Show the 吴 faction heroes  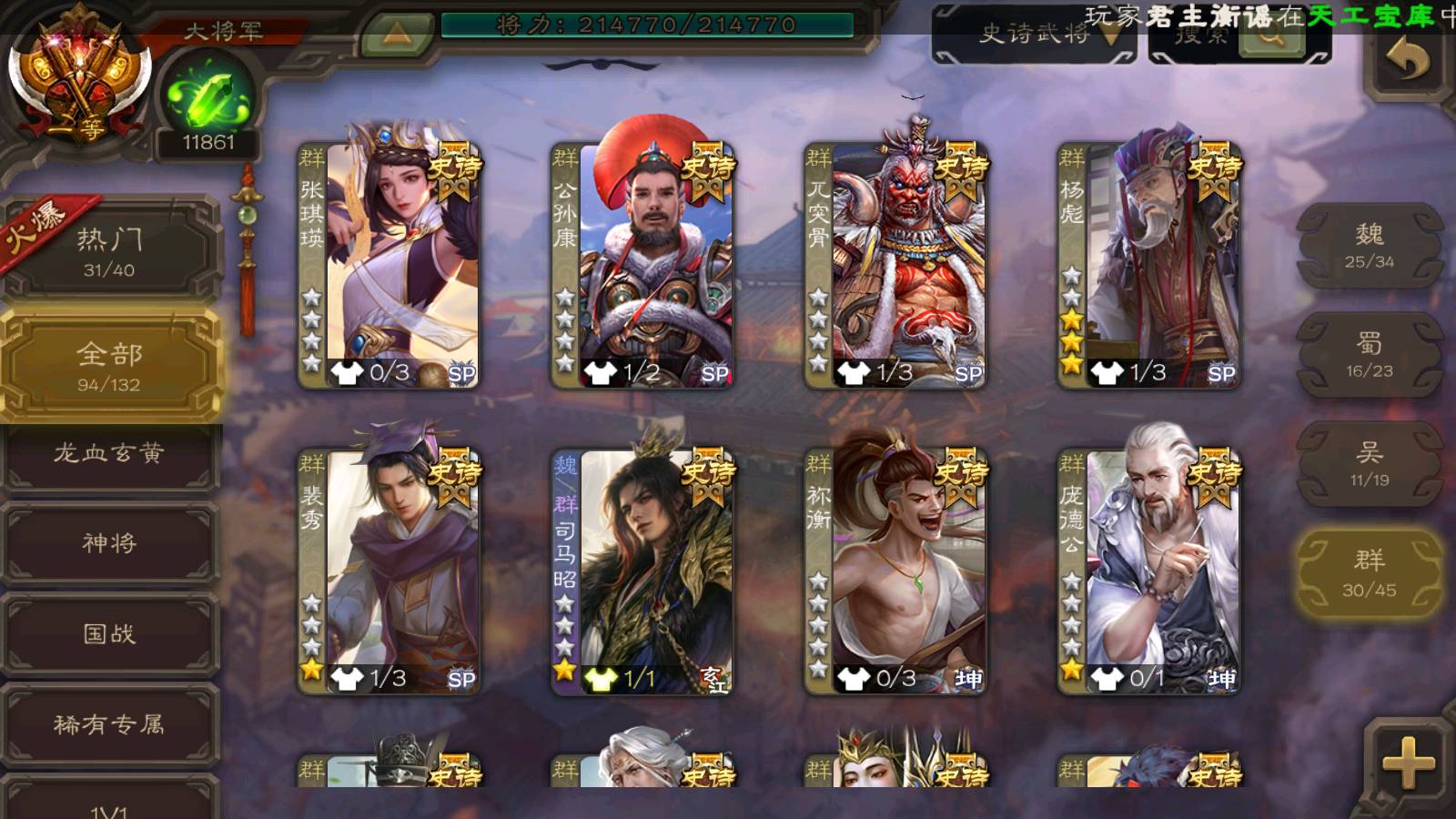point(1369,464)
